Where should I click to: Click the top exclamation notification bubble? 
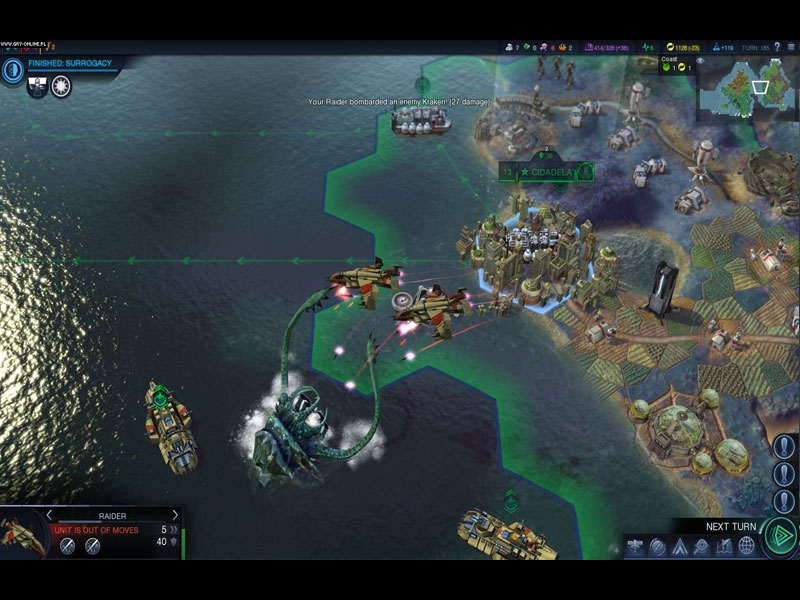click(785, 447)
